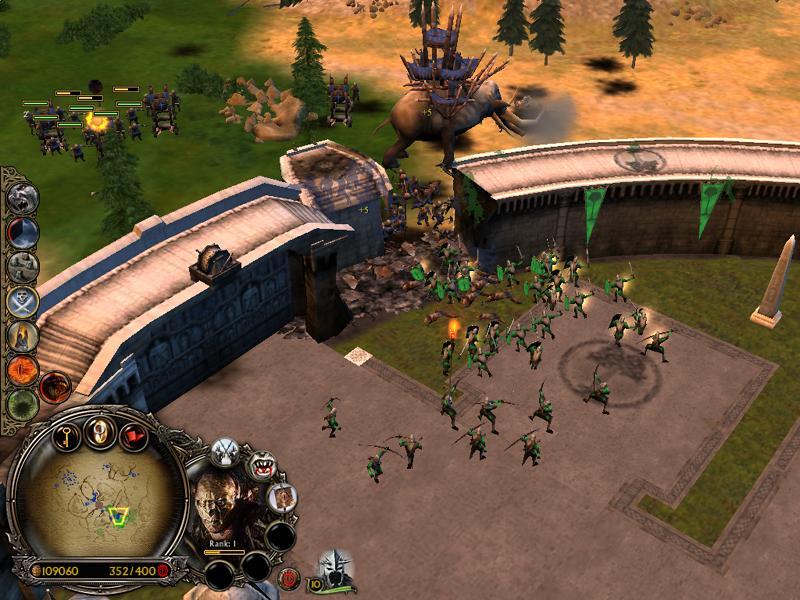
Task: Activate the red fiery beast power
Action: 54,384
